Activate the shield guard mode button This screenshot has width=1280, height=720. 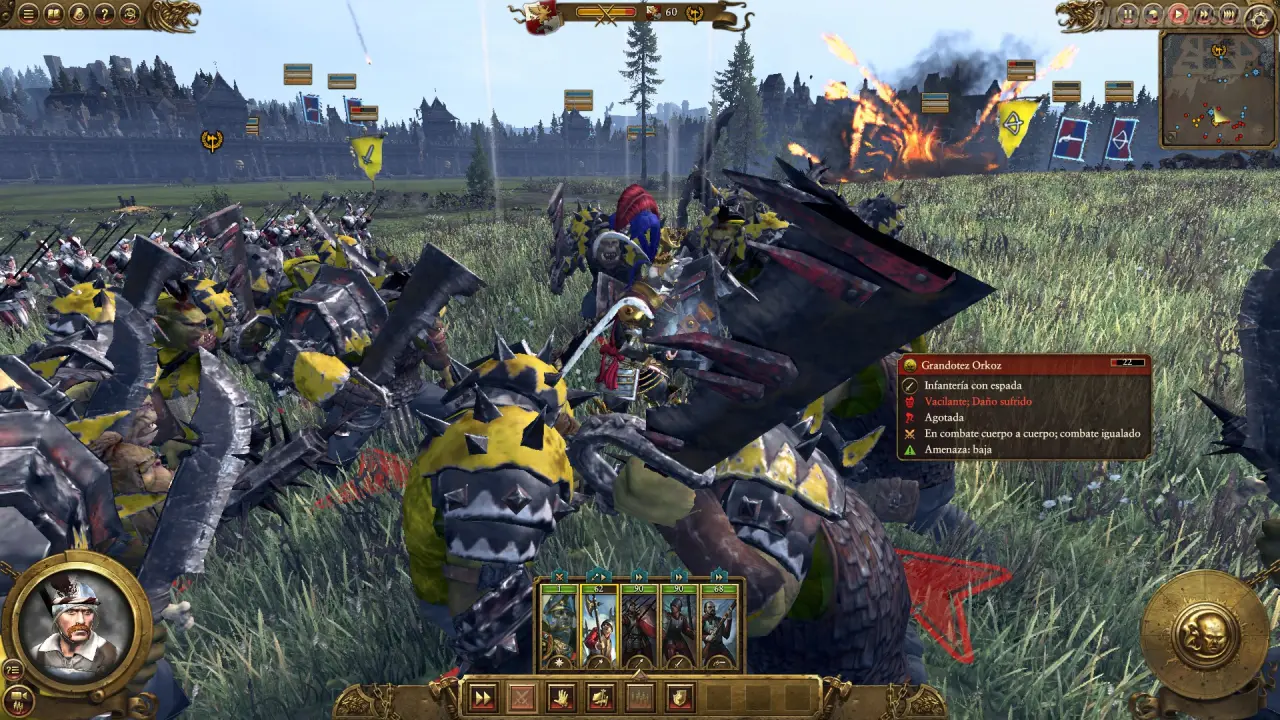(679, 697)
